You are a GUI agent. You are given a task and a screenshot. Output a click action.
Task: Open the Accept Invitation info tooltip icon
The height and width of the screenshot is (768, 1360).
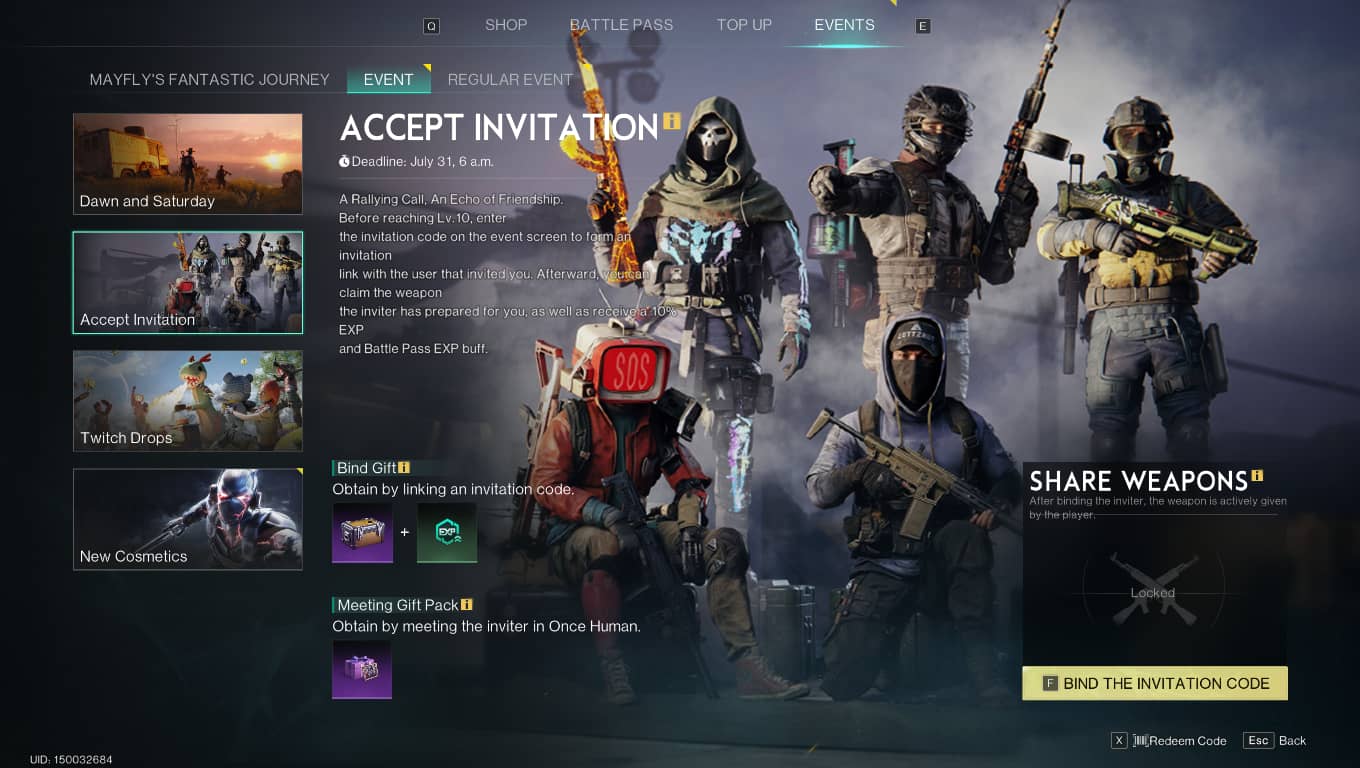[x=671, y=121]
